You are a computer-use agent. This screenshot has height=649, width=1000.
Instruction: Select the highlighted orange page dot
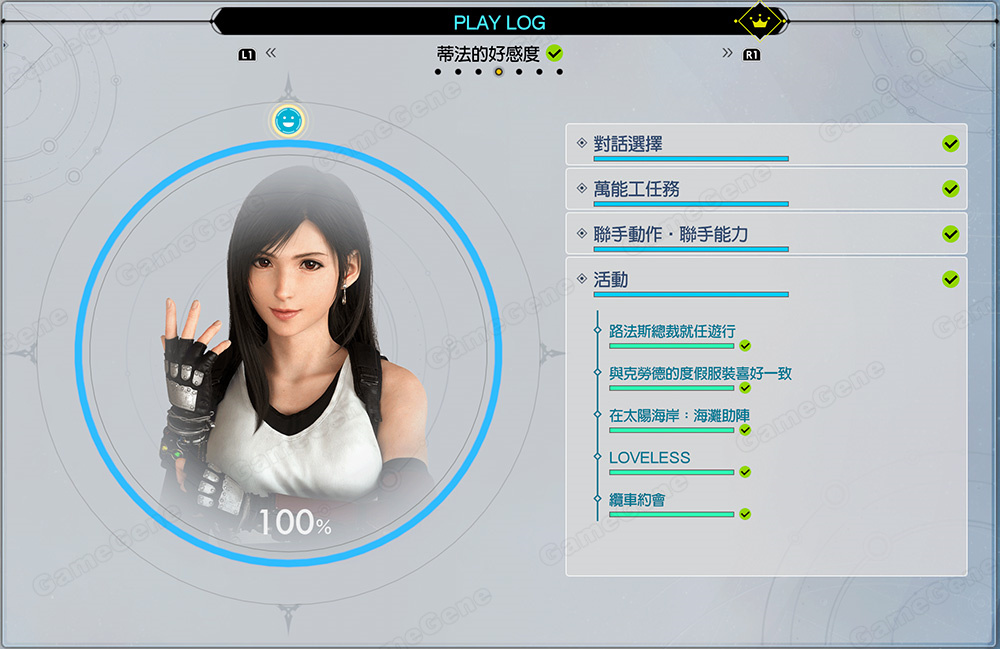[498, 72]
